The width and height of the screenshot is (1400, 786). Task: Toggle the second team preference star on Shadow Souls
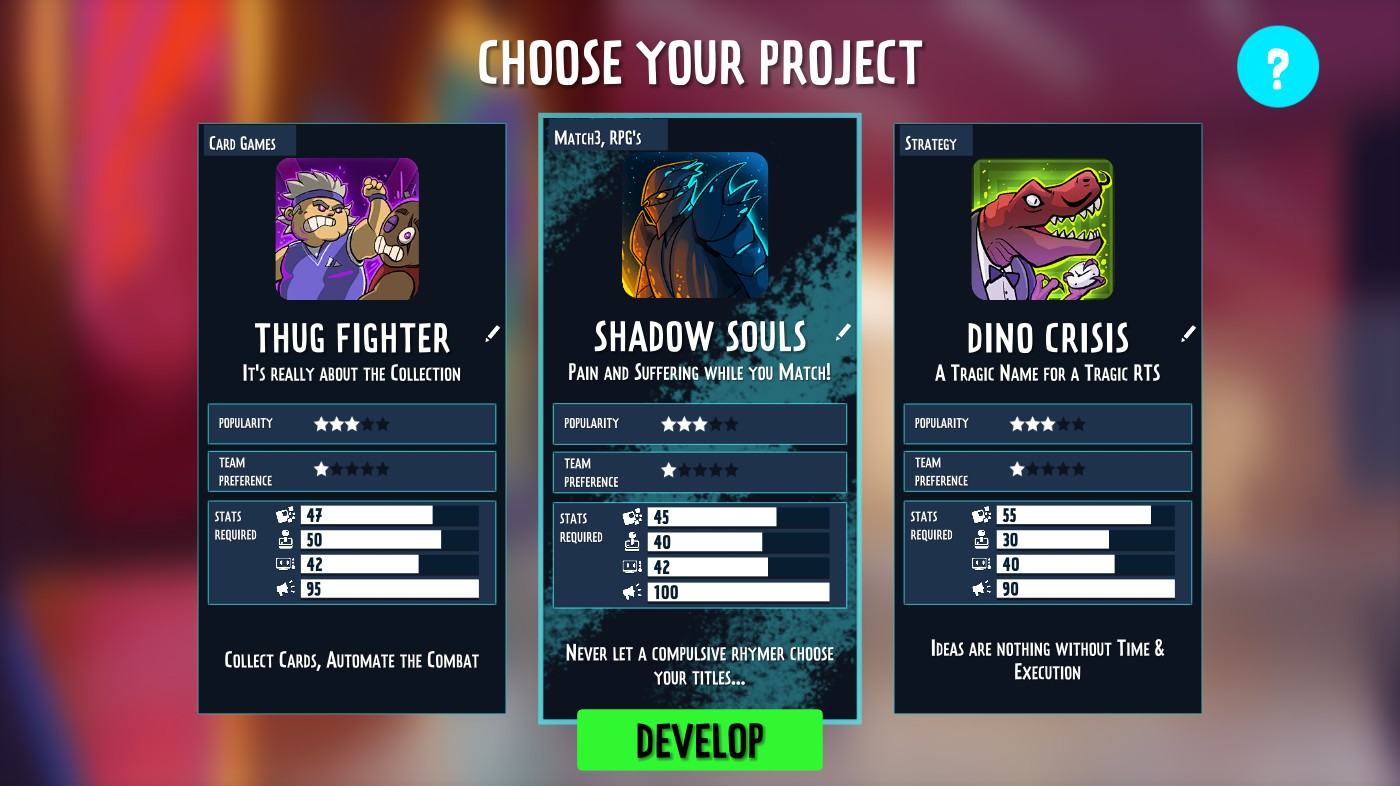682,471
